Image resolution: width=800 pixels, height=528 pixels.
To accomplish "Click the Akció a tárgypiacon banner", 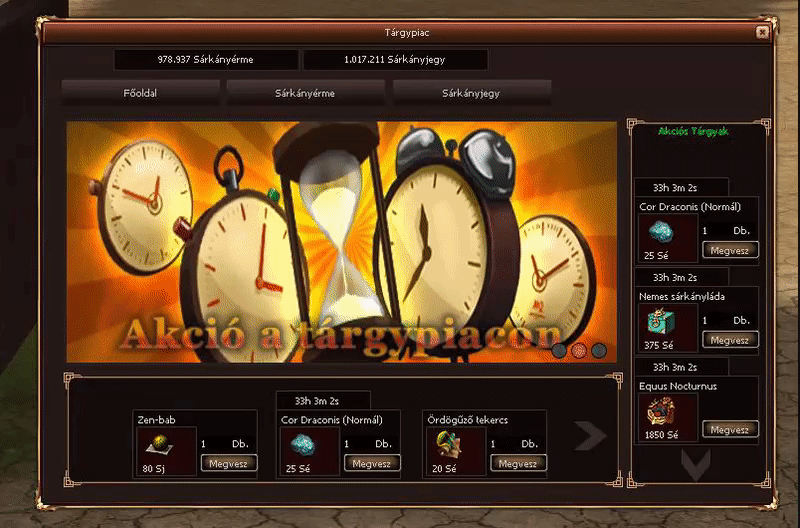I will click(x=342, y=242).
